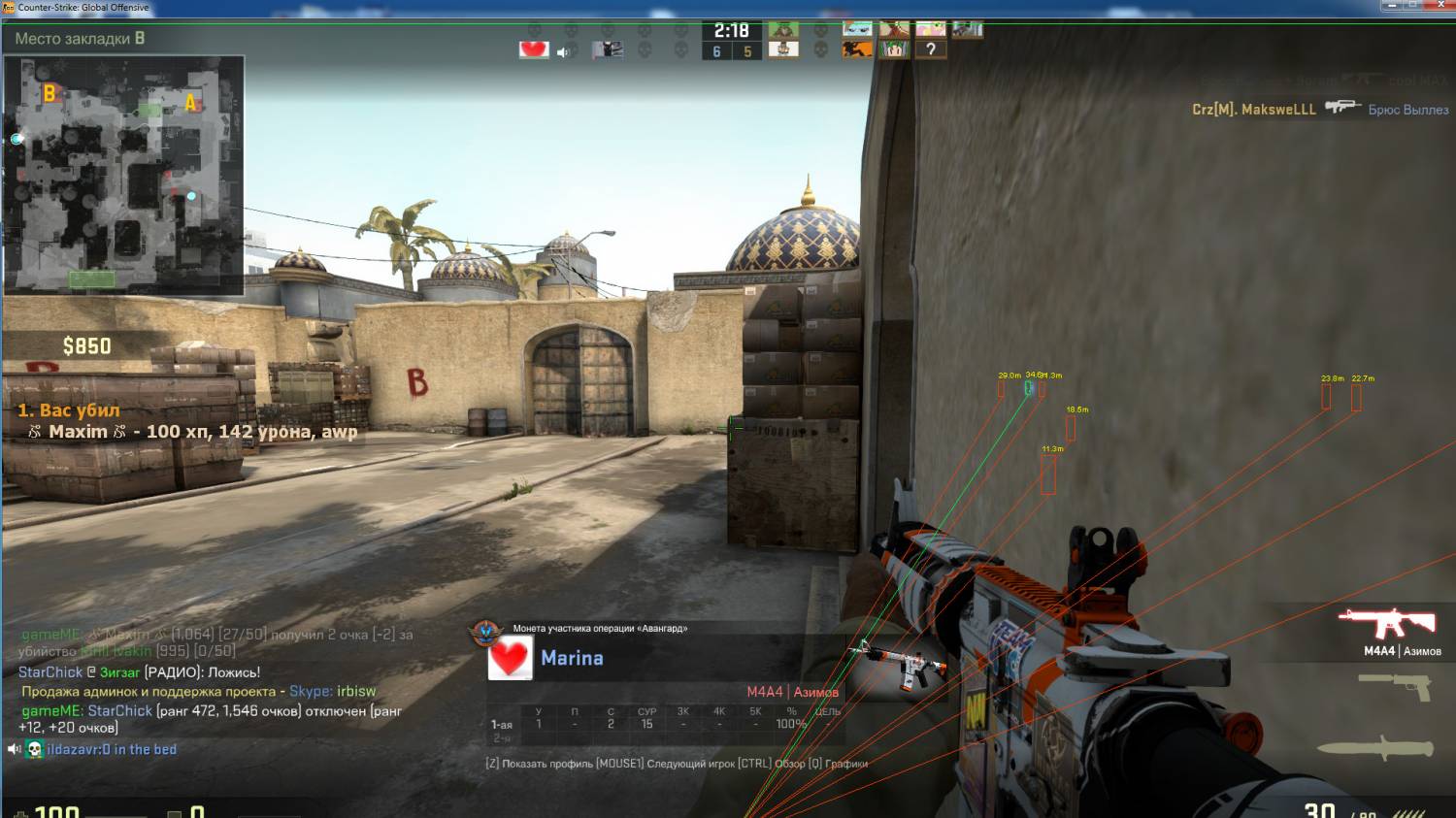Click the Marina player name in spectator panel
1456x818 pixels.
(572, 658)
